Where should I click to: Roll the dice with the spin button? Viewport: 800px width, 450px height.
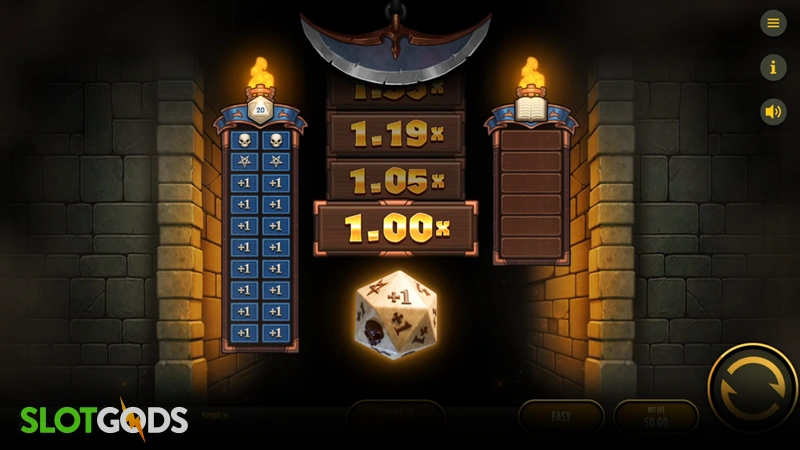751,388
